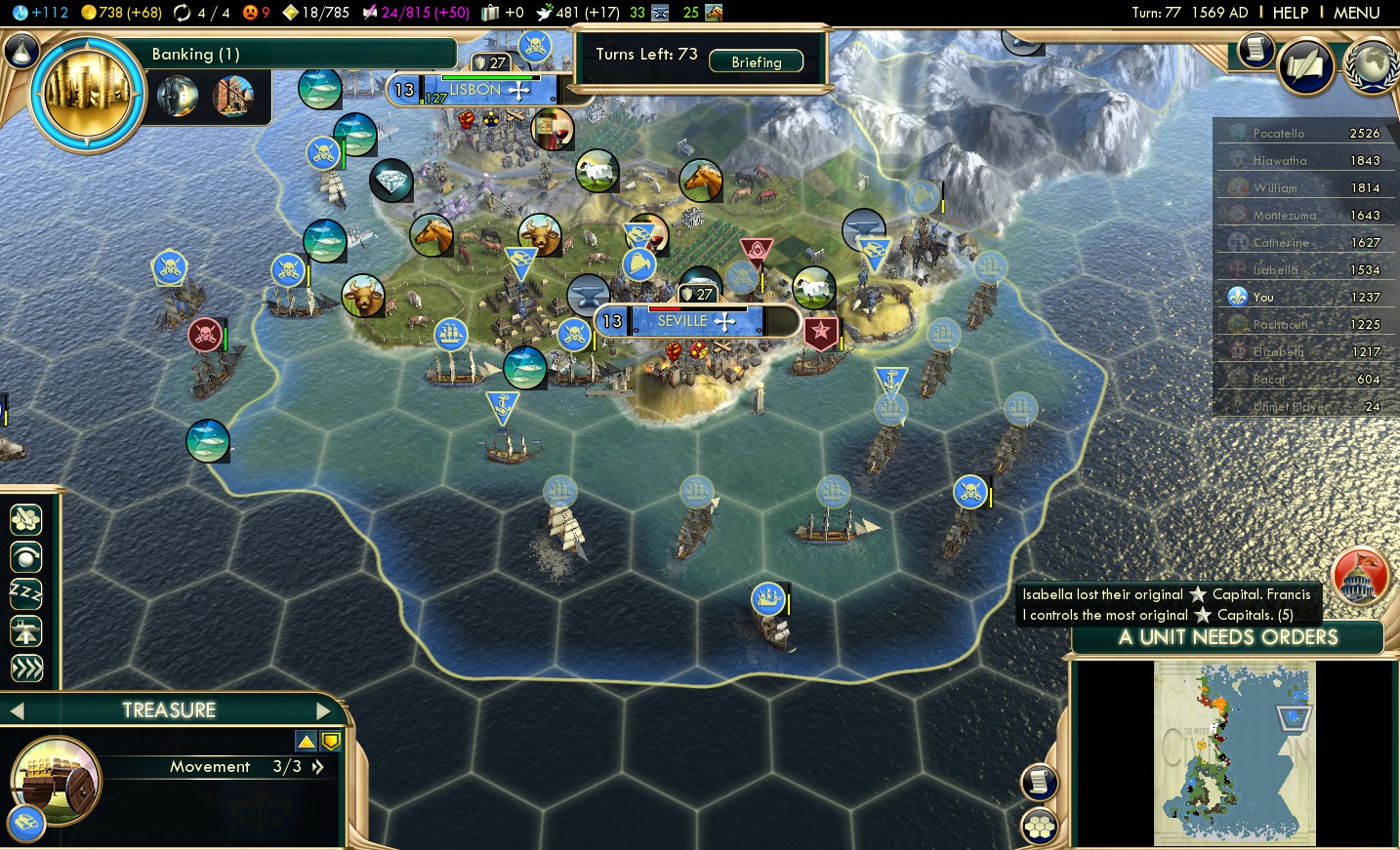Choose the do-nothing rotating arrow unit action
Image resolution: width=1400 pixels, height=850 pixels.
(x=26, y=556)
